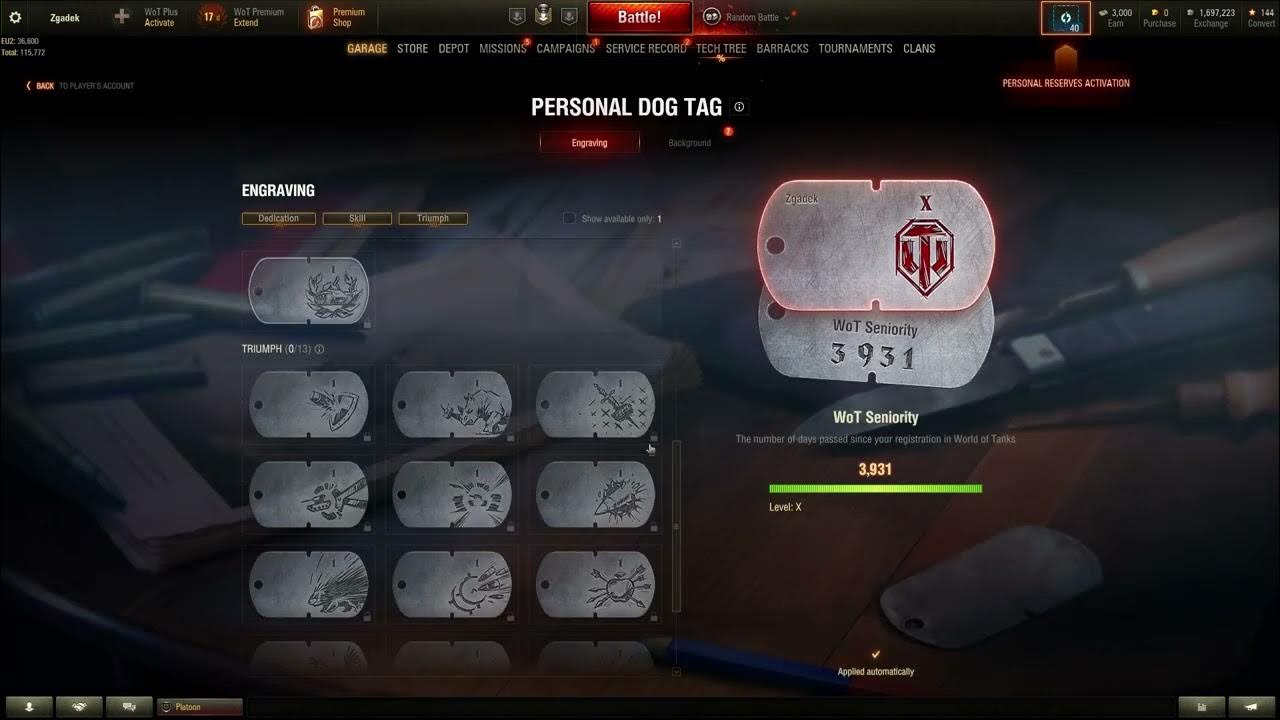The height and width of the screenshot is (720, 1280).
Task: Toggle the Dedication filter
Action: (278, 218)
